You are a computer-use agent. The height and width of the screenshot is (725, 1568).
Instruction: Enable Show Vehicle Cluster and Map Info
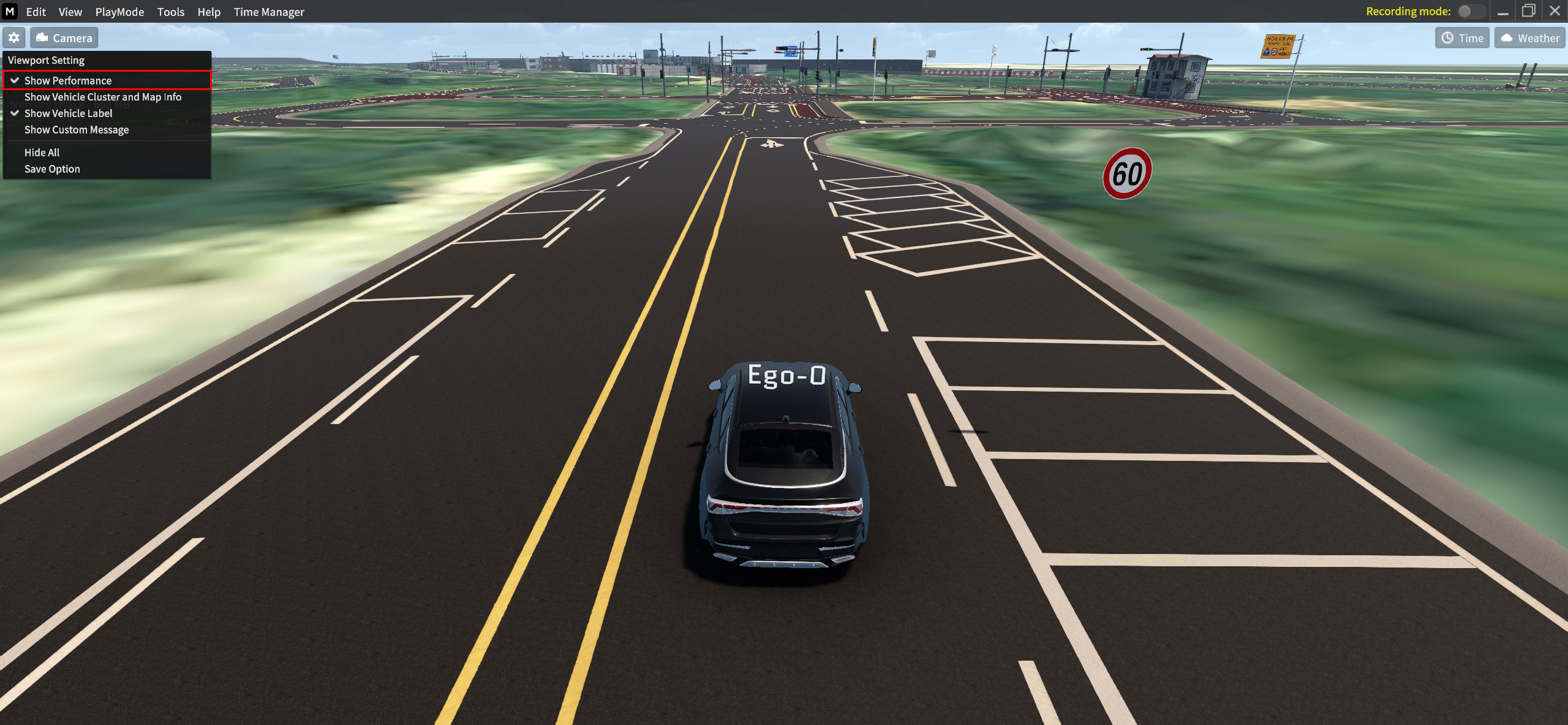tap(103, 97)
